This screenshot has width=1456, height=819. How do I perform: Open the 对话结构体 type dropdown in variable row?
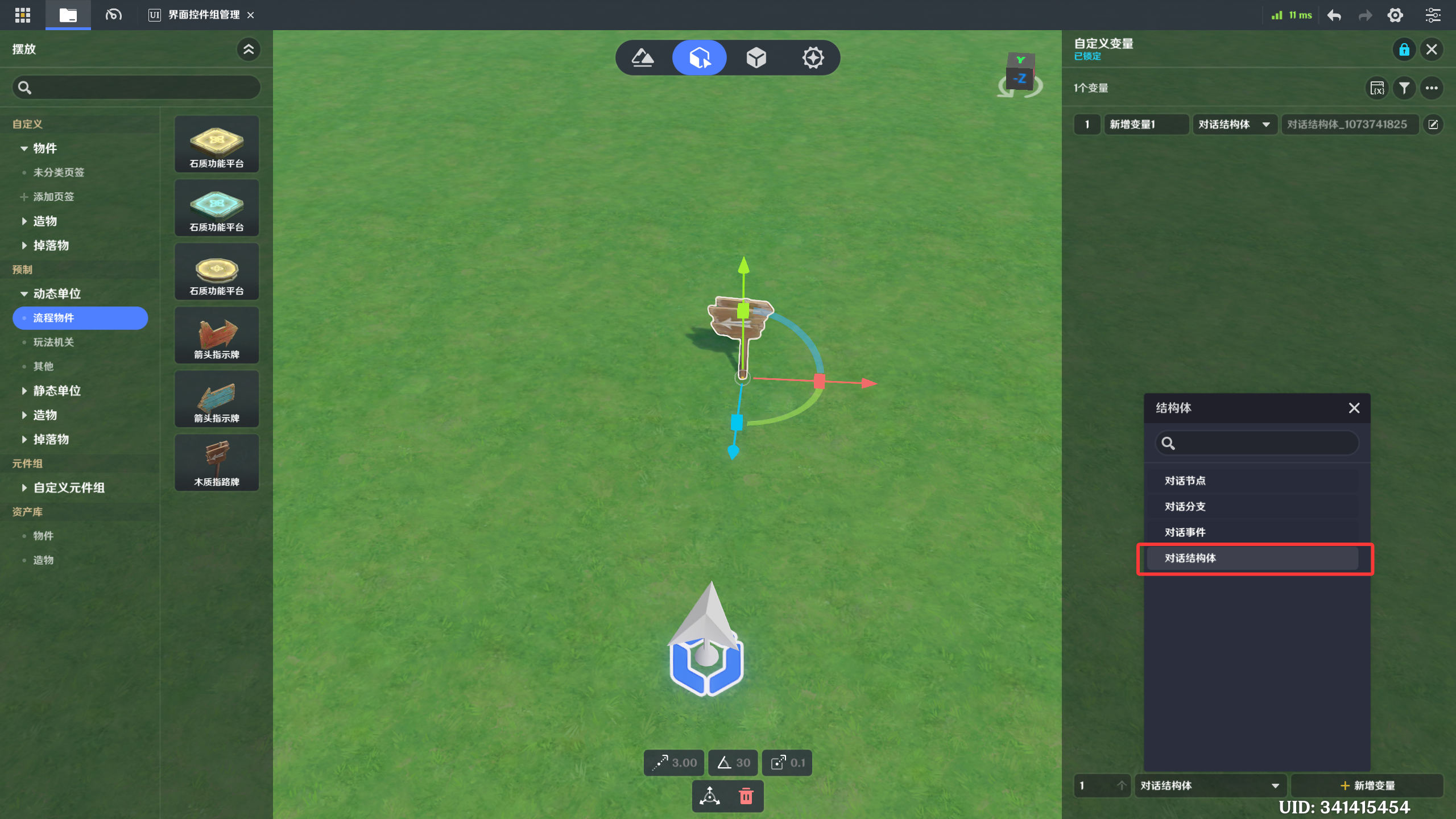[1234, 125]
